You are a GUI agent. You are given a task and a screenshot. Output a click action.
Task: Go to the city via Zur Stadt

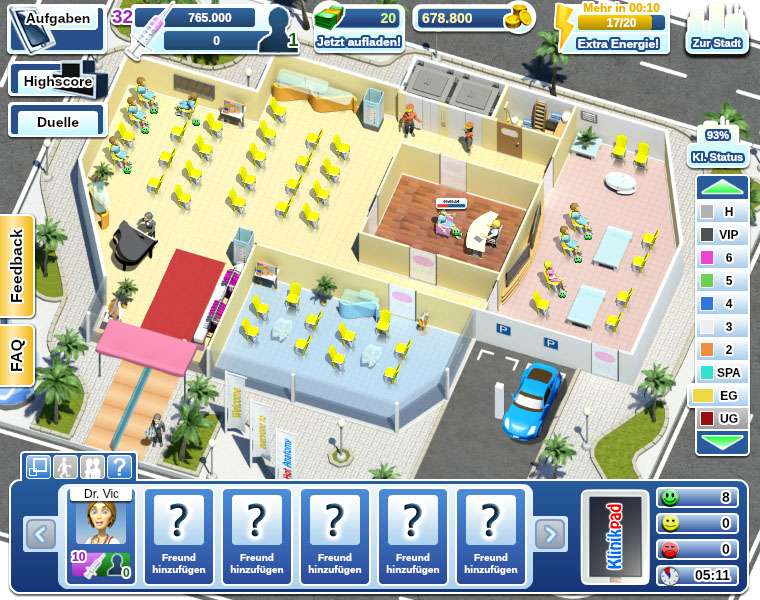[x=717, y=34]
